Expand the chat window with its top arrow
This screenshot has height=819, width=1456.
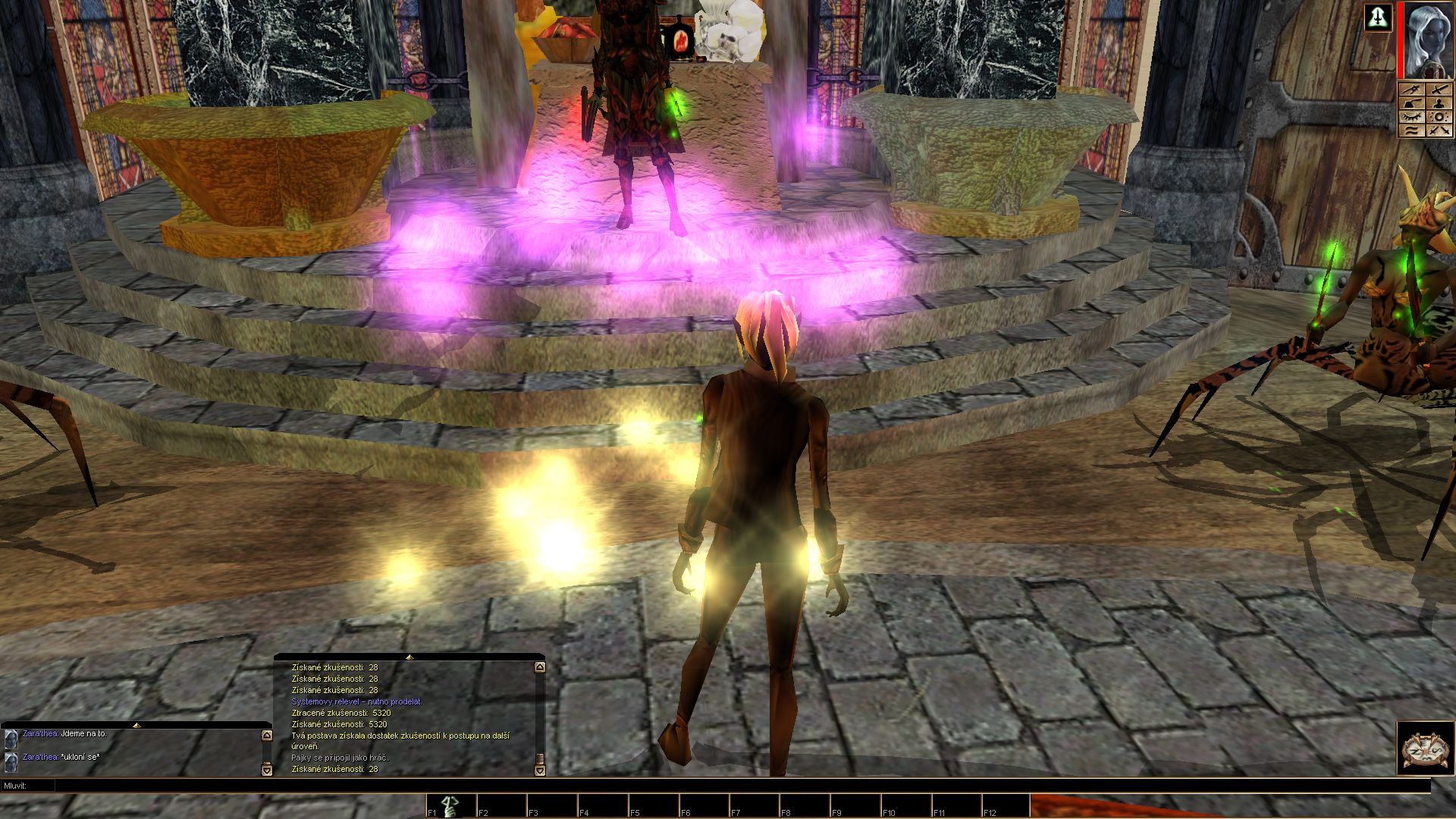click(x=136, y=725)
